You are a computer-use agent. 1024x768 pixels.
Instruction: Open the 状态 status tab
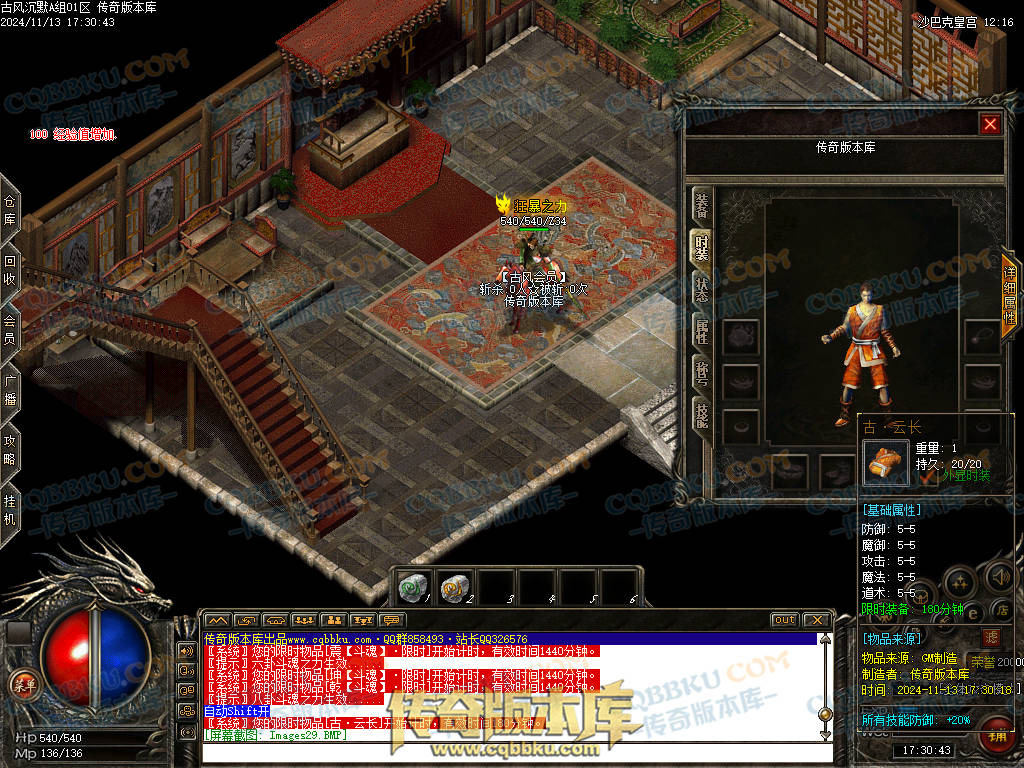[702, 287]
